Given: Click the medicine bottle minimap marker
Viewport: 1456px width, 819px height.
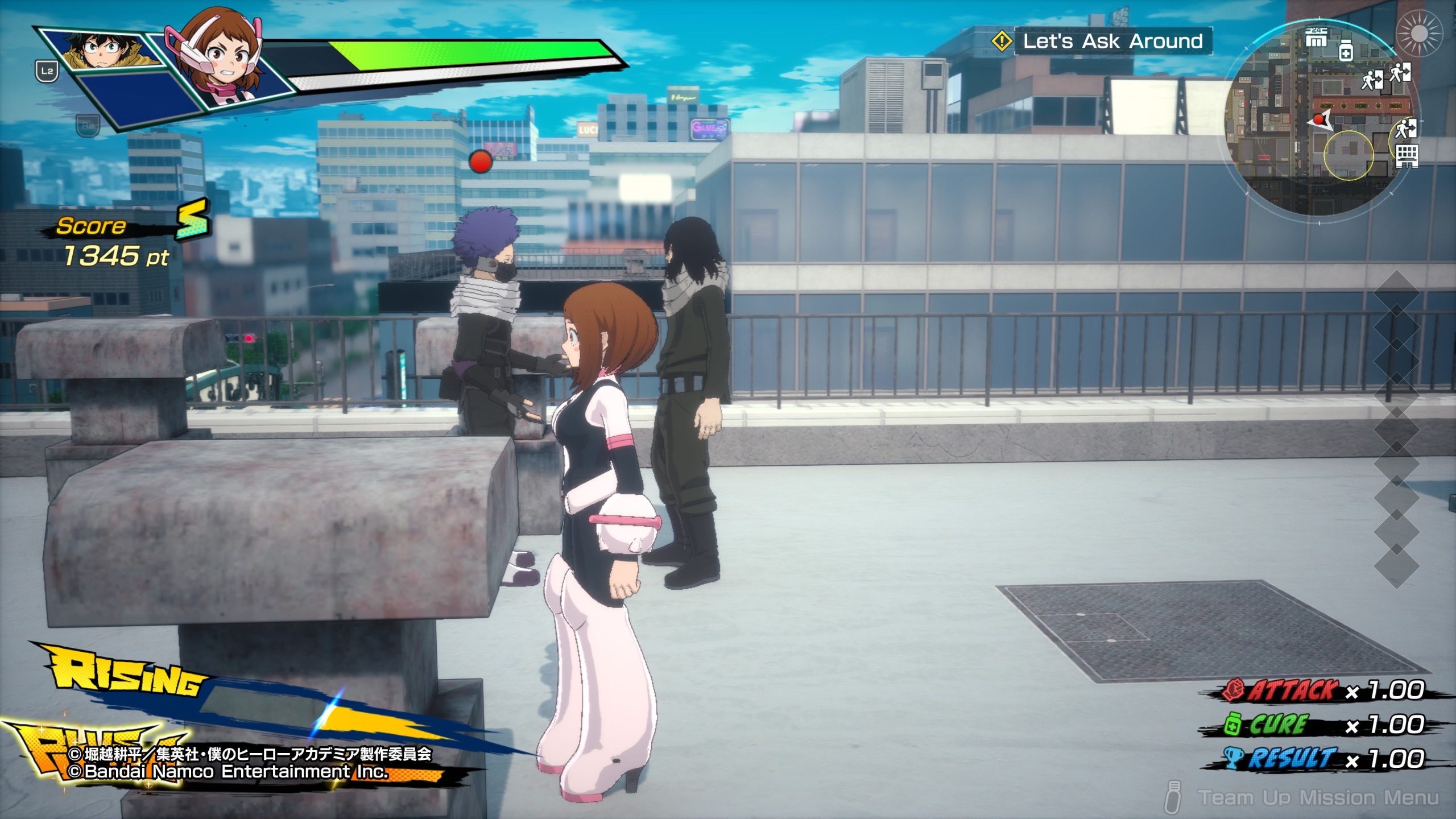Looking at the screenshot, I should point(1346,51).
